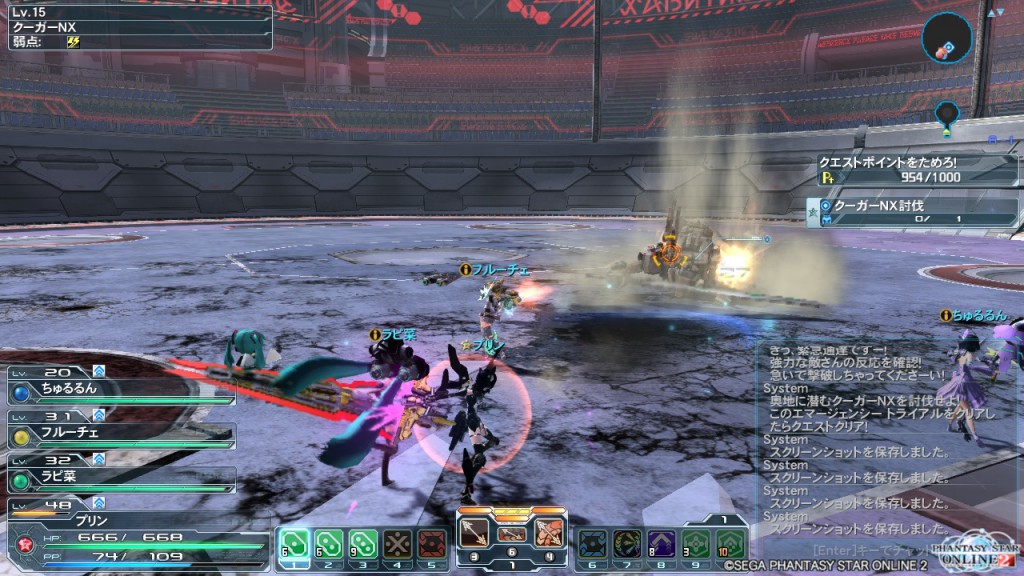Use the green item in subpalette slot 3
This screenshot has width=1024, height=576.
click(362, 544)
